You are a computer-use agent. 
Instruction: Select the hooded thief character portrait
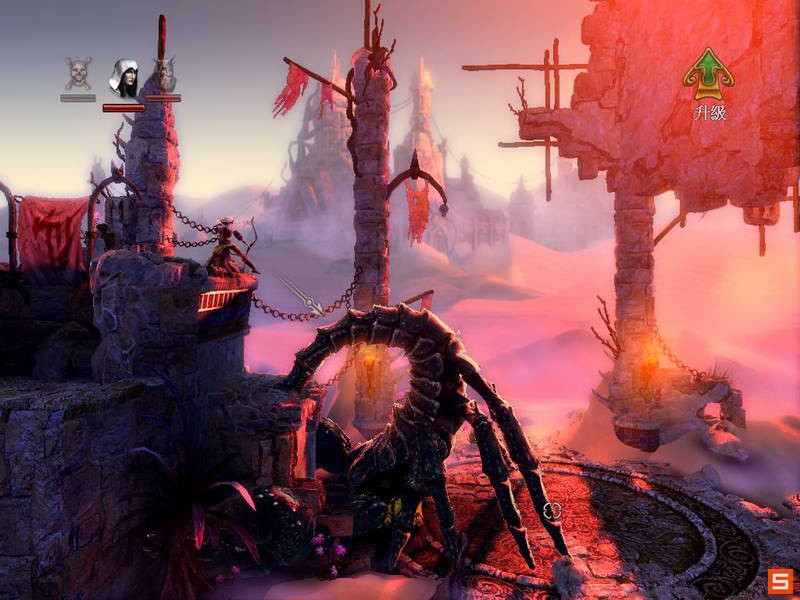point(123,78)
